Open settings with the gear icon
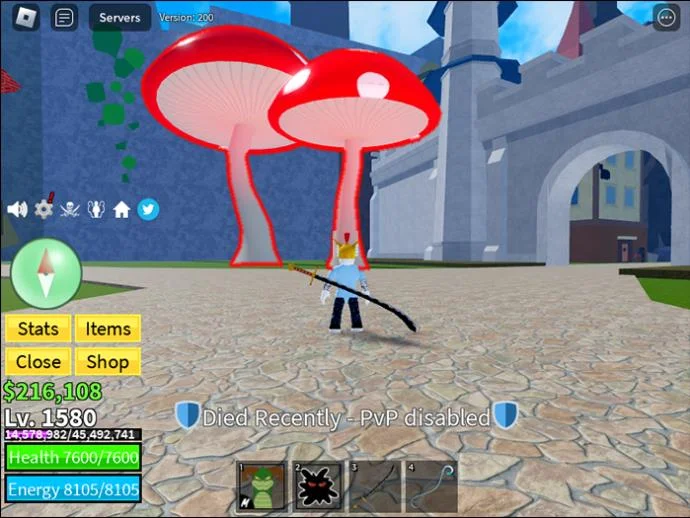This screenshot has height=518, width=690. click(44, 209)
